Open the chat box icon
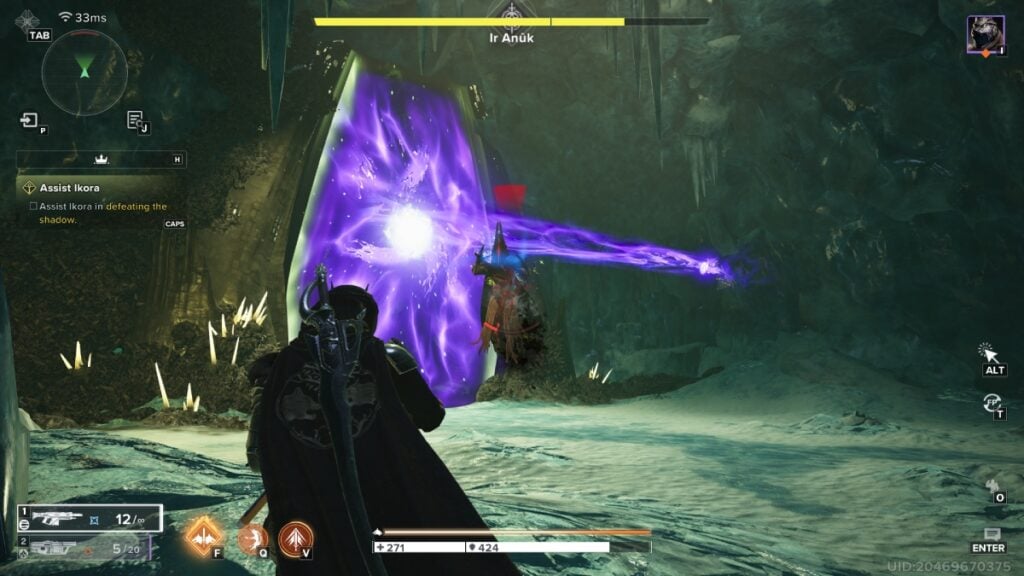 (x=991, y=535)
